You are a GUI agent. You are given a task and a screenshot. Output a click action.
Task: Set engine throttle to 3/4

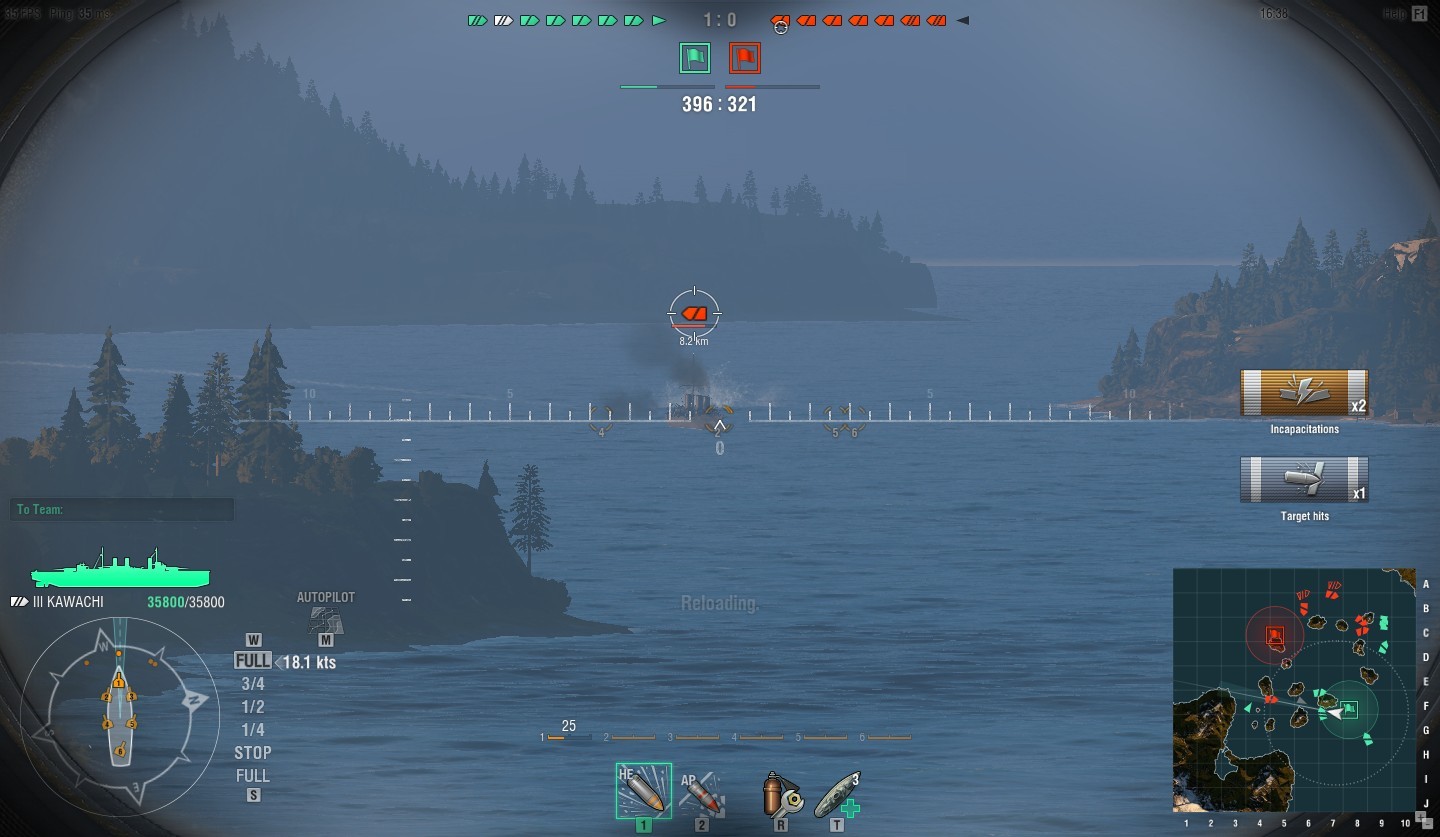click(253, 684)
